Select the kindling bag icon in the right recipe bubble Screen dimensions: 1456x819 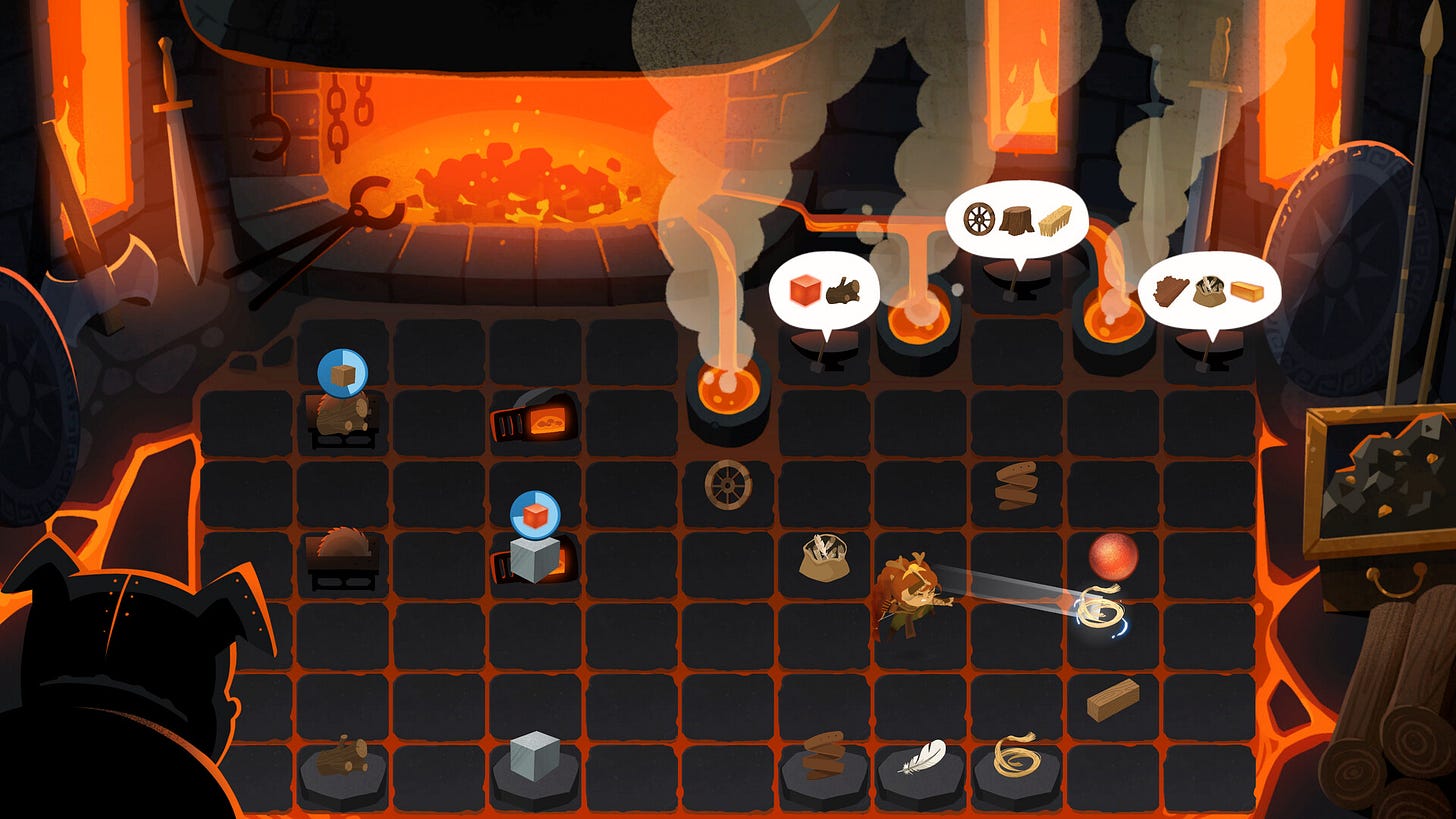coord(1209,291)
